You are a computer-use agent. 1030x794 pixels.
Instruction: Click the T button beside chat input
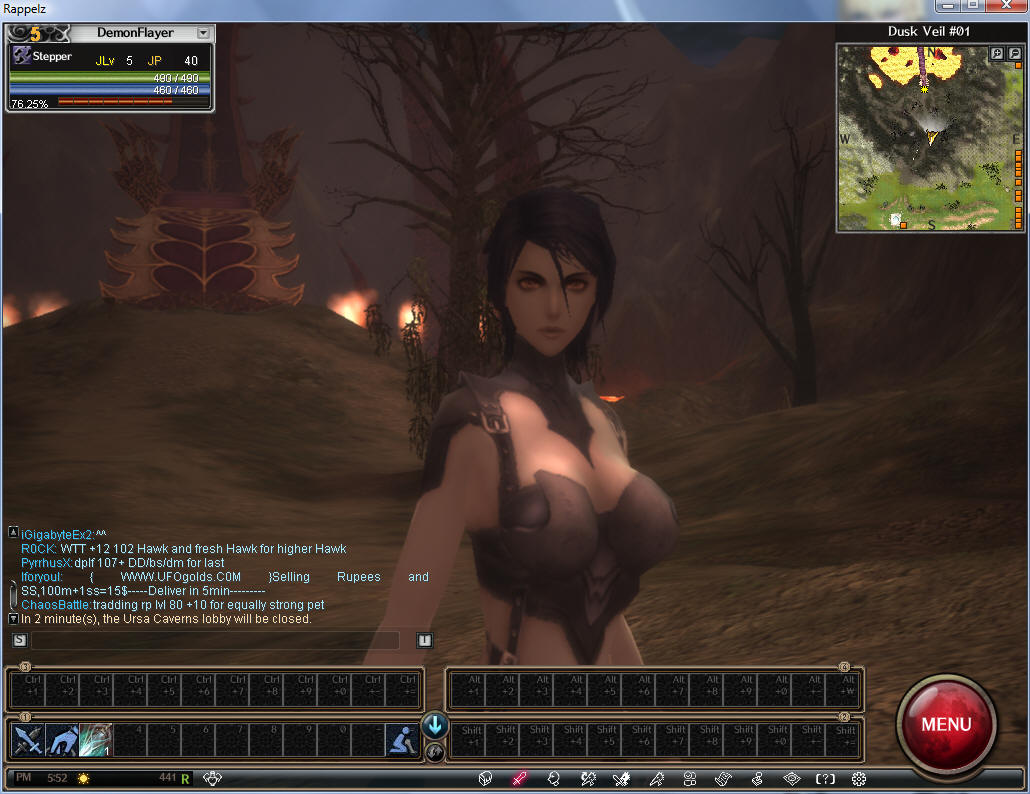point(425,640)
